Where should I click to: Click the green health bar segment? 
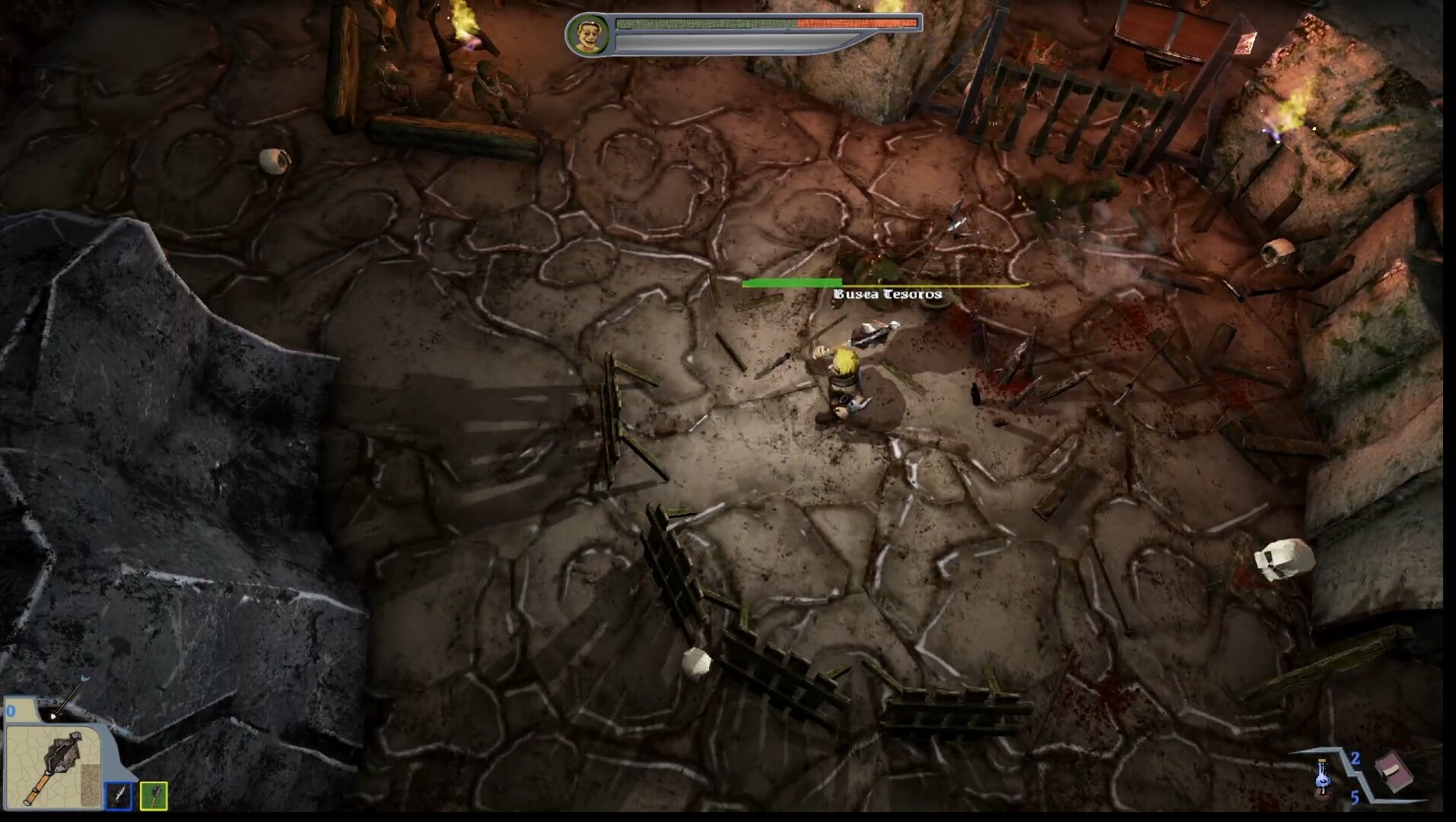point(707,24)
